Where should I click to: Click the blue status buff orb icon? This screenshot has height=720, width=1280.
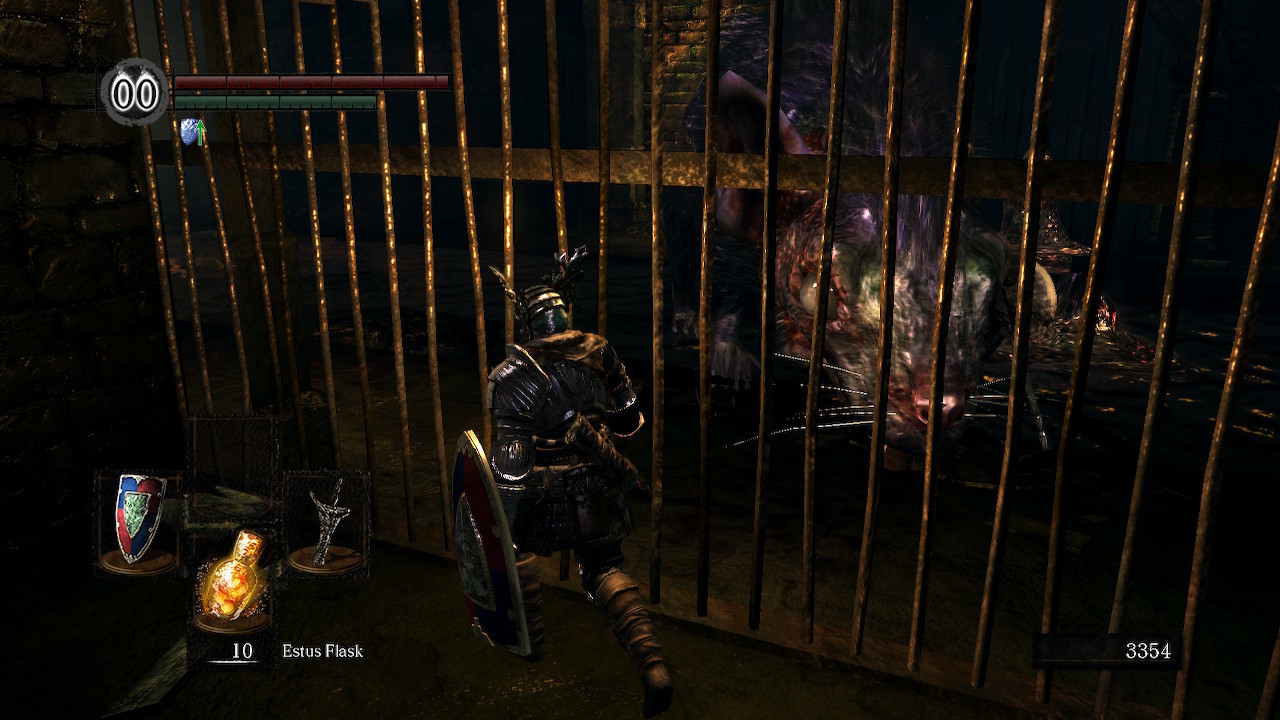click(x=191, y=130)
